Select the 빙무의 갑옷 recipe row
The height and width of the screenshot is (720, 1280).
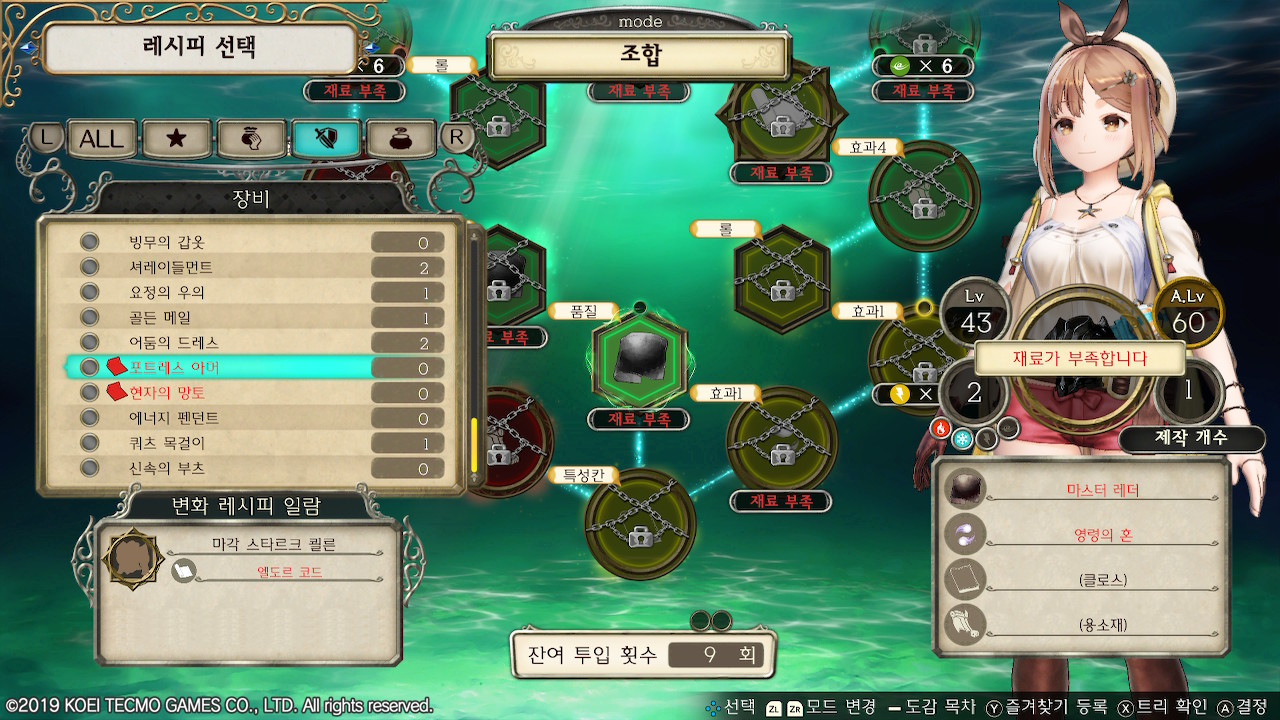(x=250, y=243)
